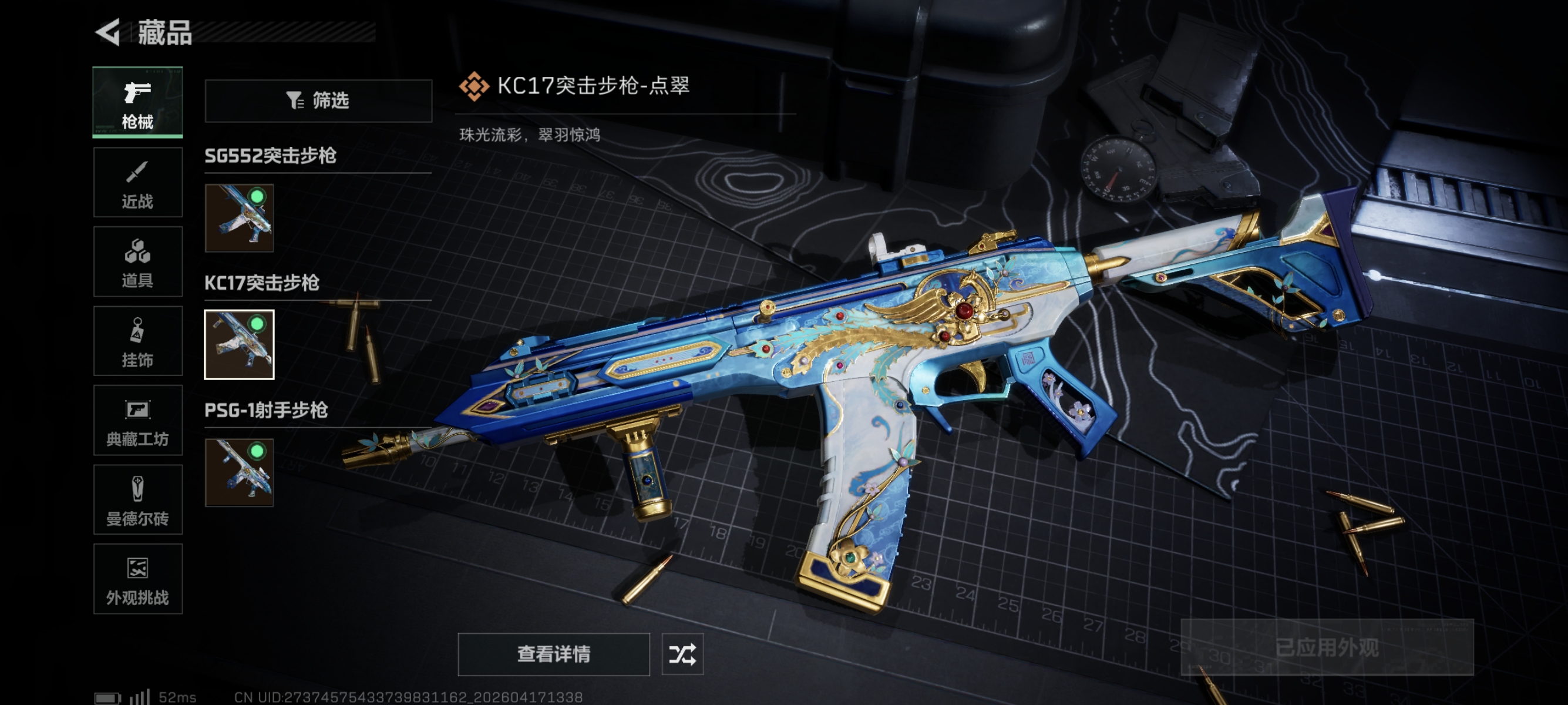Click the 已应用外观 applied appearance button
This screenshot has height=705, width=1568.
pyautogui.click(x=1327, y=648)
